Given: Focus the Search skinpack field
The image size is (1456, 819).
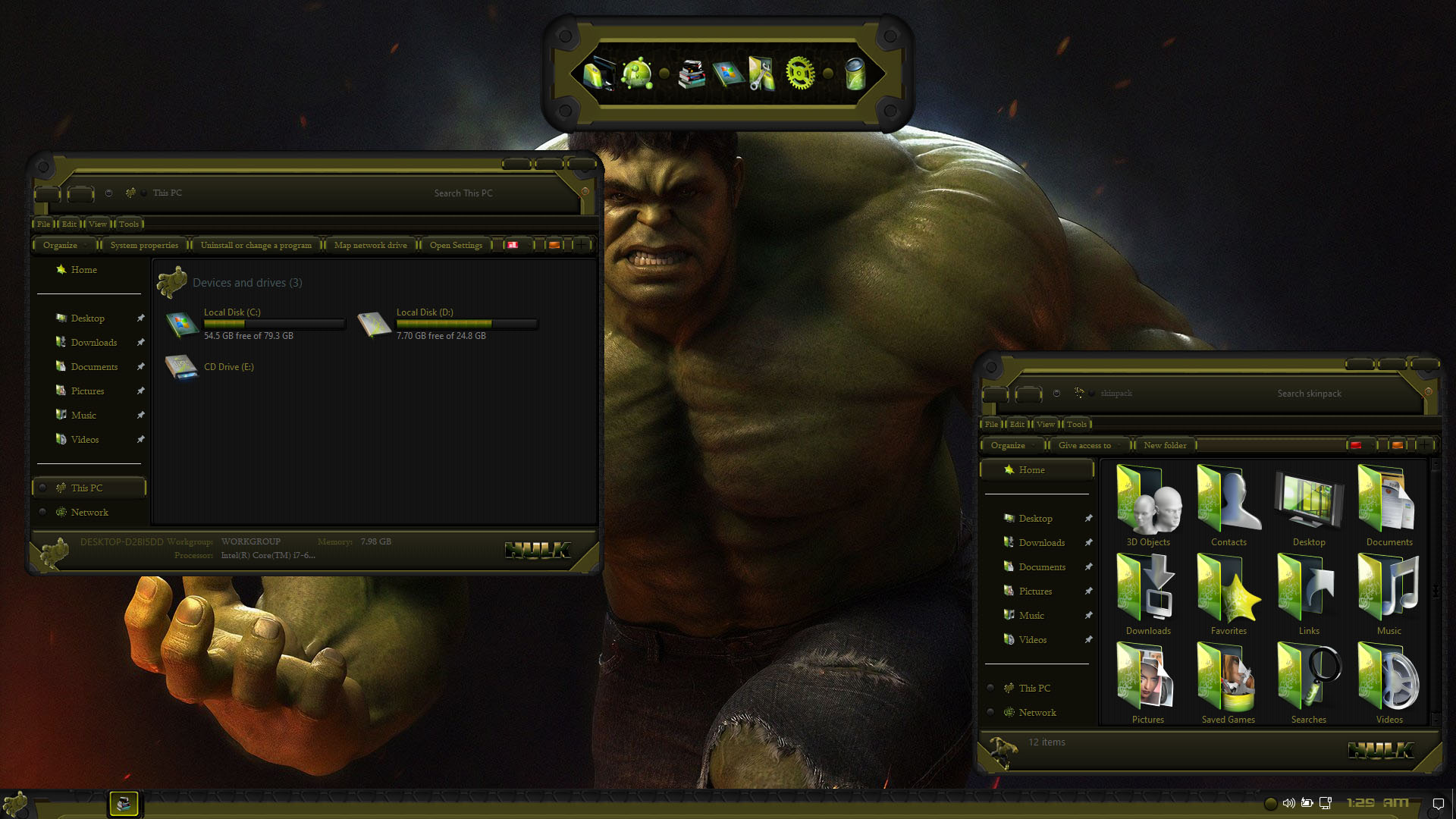Looking at the screenshot, I should click(x=1335, y=394).
